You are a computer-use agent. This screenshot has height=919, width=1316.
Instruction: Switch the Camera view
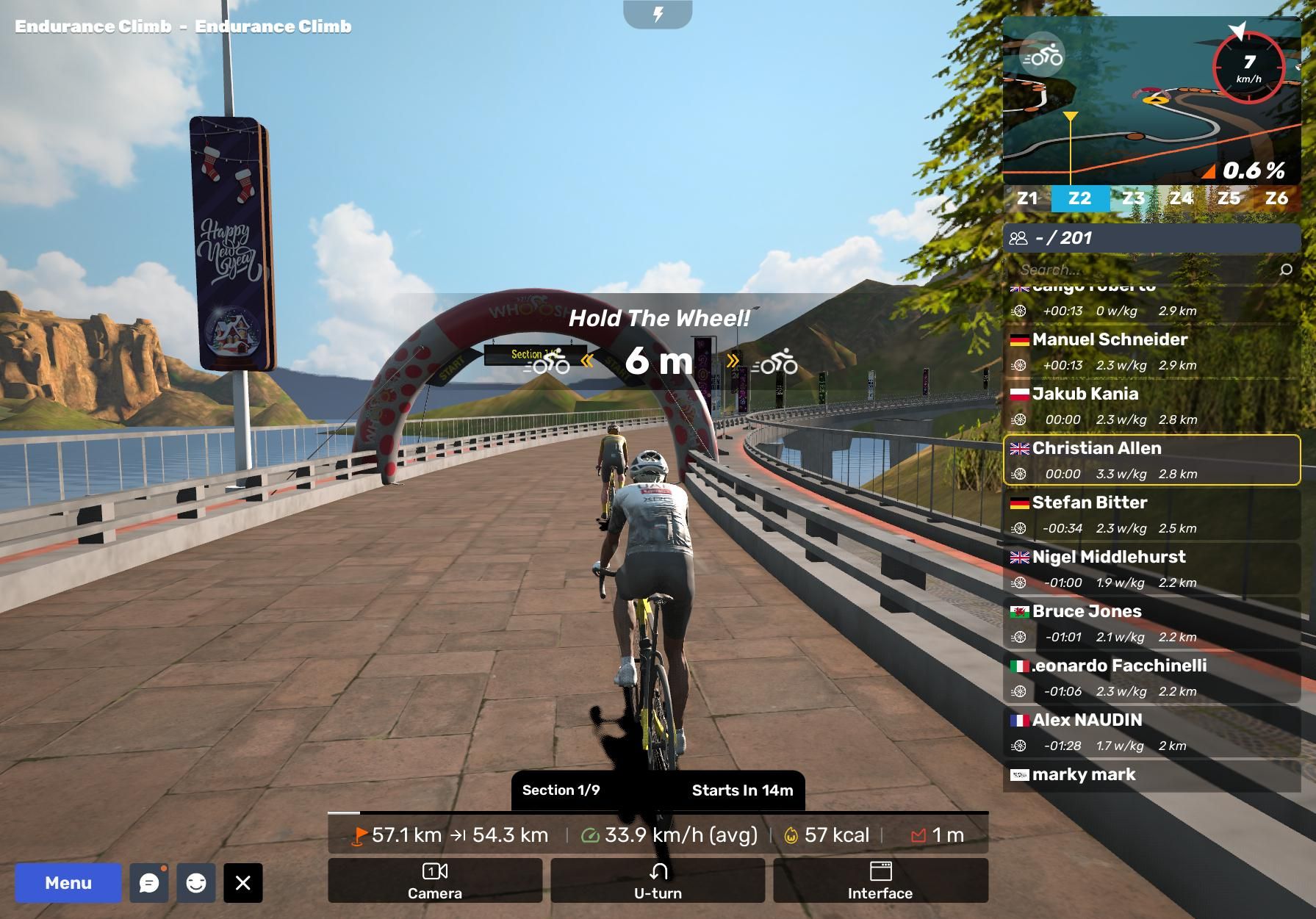tap(435, 880)
